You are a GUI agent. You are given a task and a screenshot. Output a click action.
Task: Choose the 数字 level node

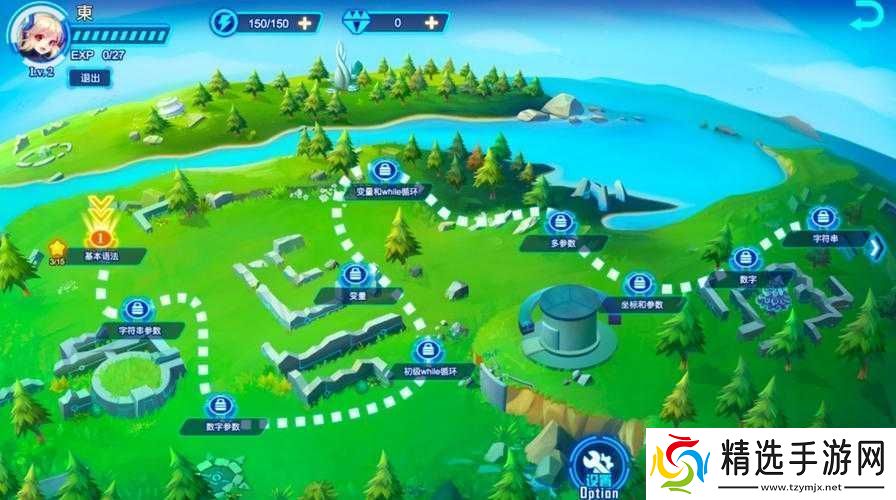743,261
